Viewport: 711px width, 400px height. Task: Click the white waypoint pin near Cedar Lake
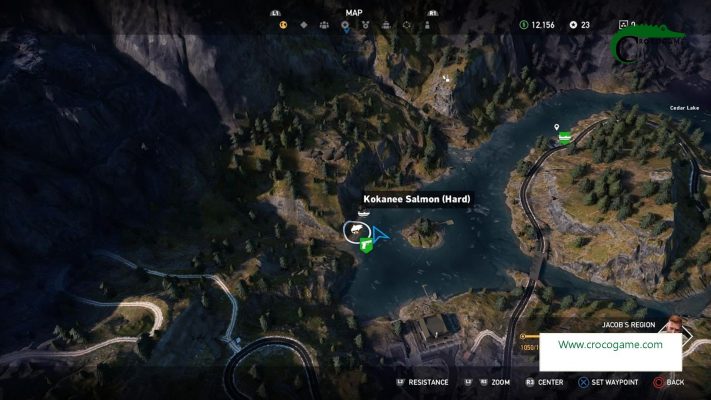[556, 128]
